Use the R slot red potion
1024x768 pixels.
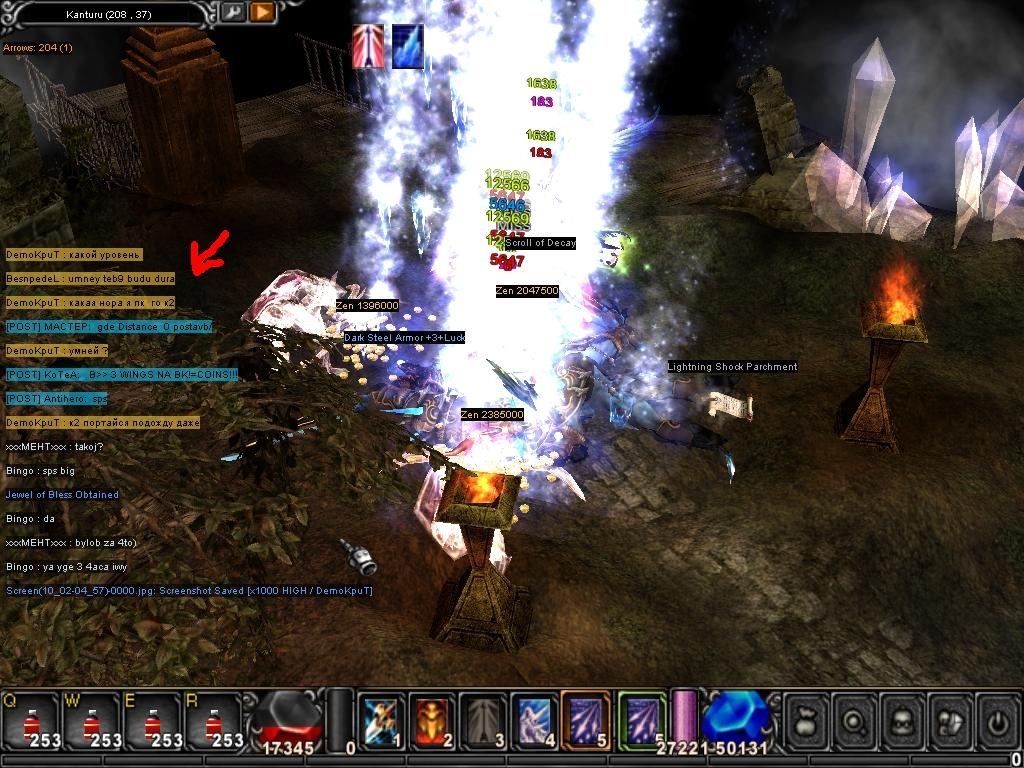214,719
